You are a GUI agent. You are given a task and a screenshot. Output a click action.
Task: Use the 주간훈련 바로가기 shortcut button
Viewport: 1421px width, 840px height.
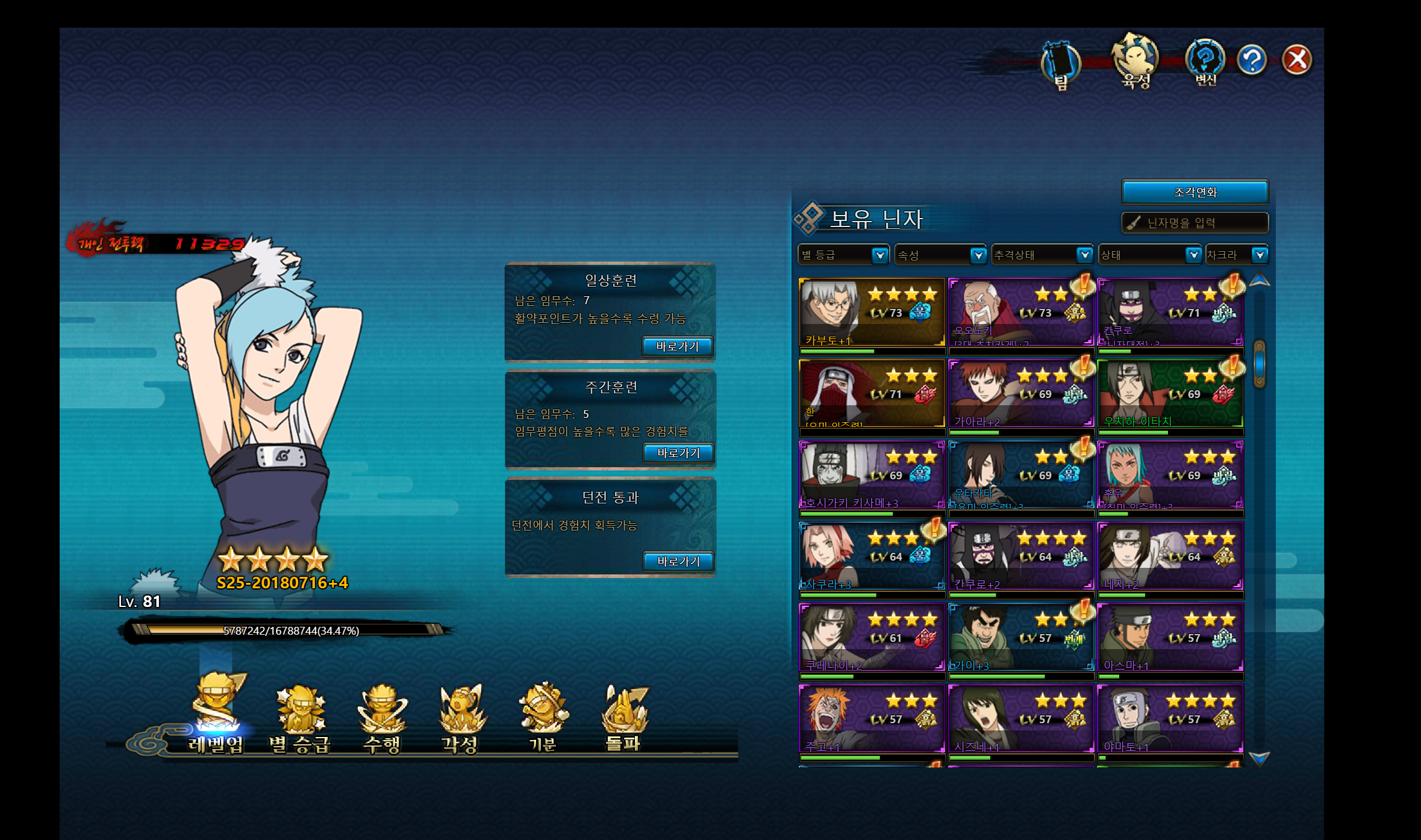pyautogui.click(x=678, y=453)
